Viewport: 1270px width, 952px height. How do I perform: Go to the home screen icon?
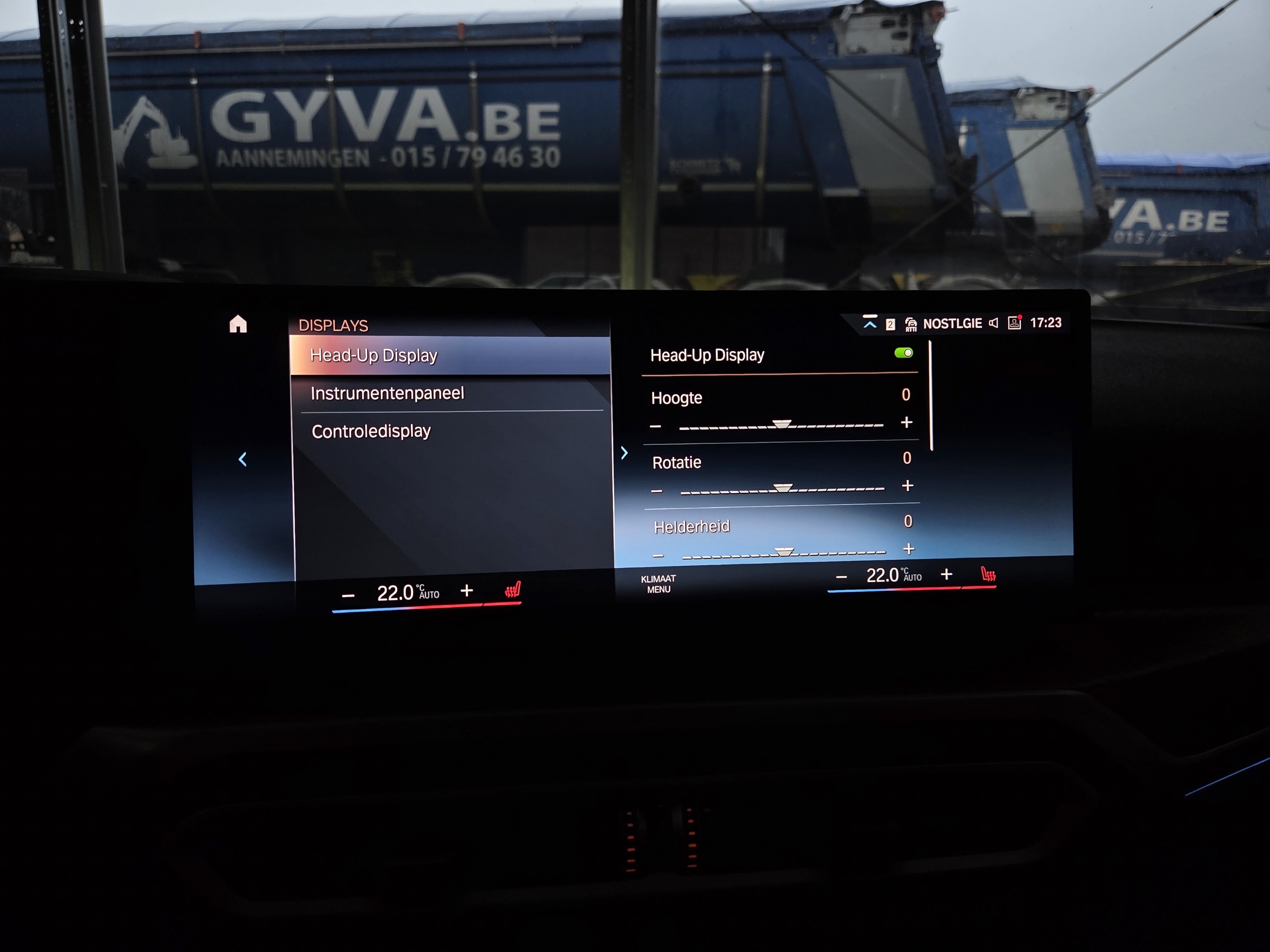click(238, 324)
